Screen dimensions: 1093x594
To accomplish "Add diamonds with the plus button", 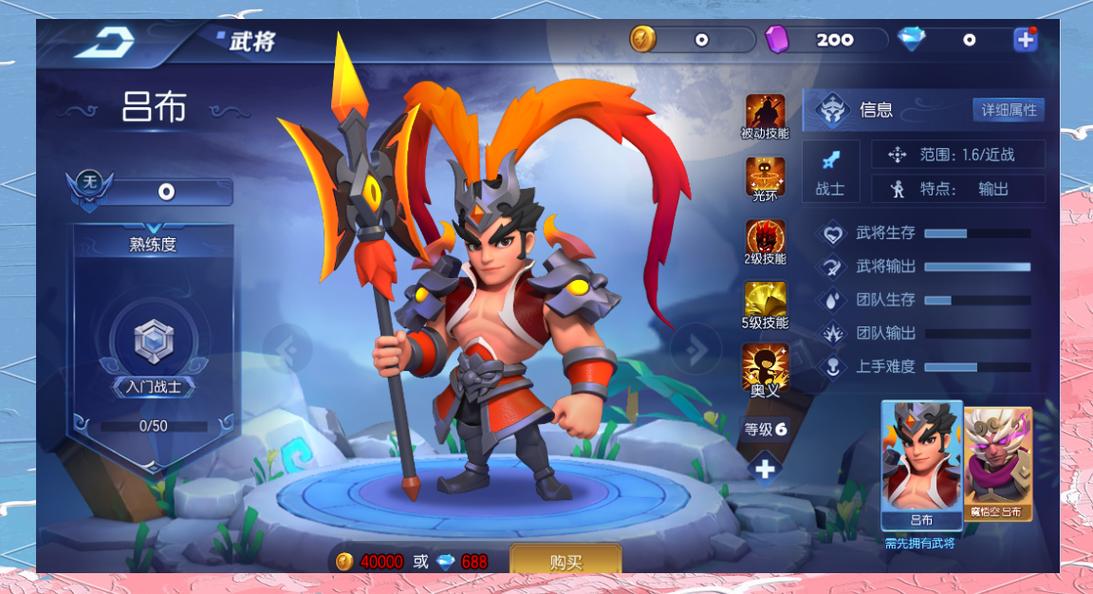I will point(1025,40).
